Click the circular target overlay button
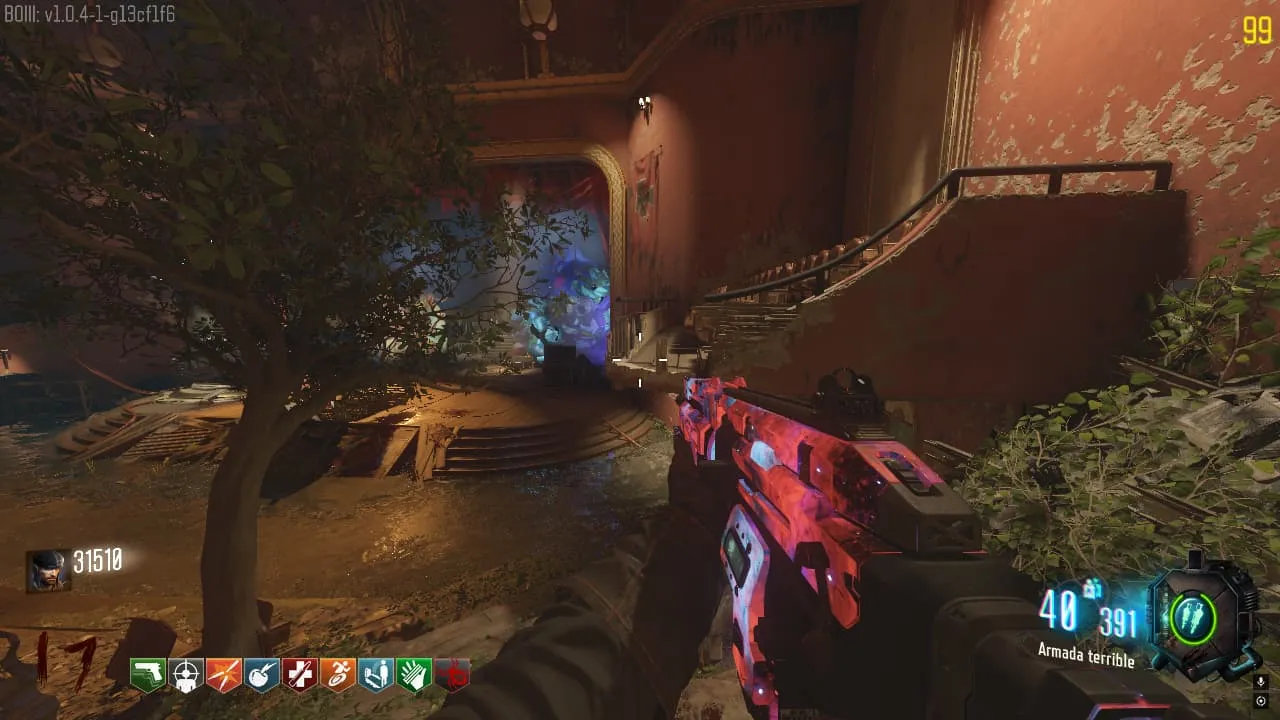The height and width of the screenshot is (720, 1280). pyautogui.click(x=1260, y=701)
